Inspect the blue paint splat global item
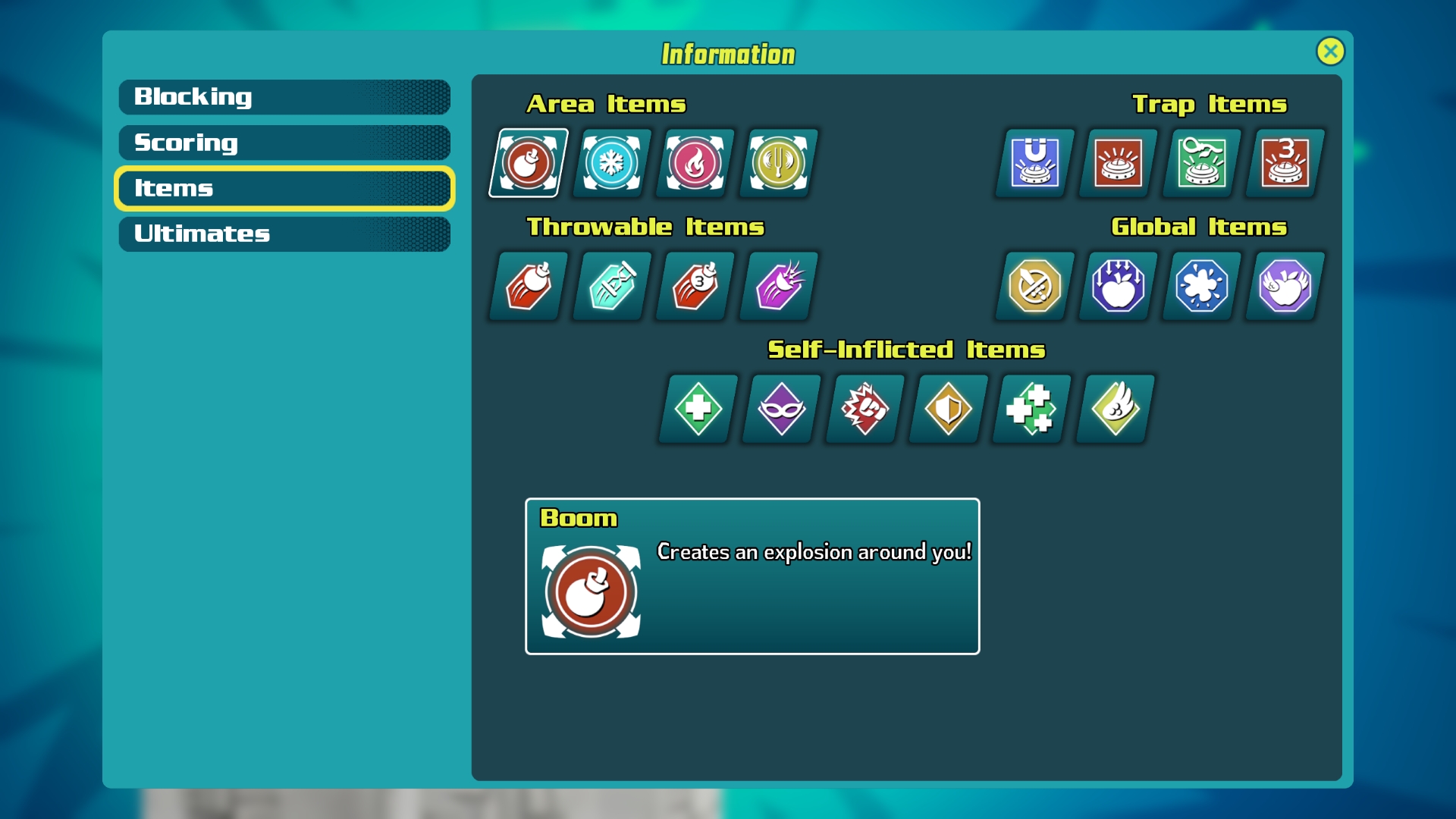Screen dimensions: 1456x819 [1202, 286]
